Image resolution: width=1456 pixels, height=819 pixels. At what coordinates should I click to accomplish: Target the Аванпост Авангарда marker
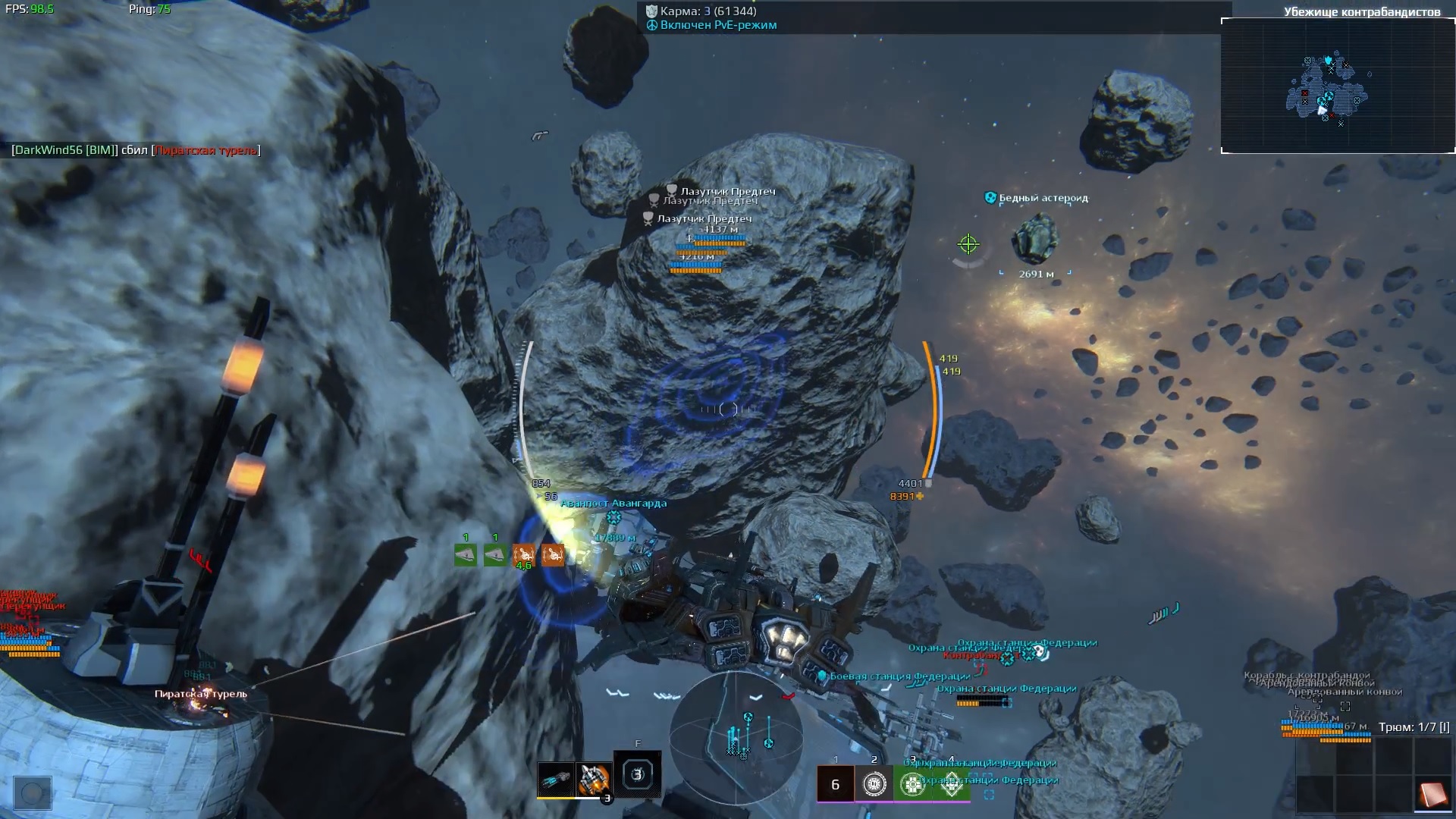[x=613, y=516]
